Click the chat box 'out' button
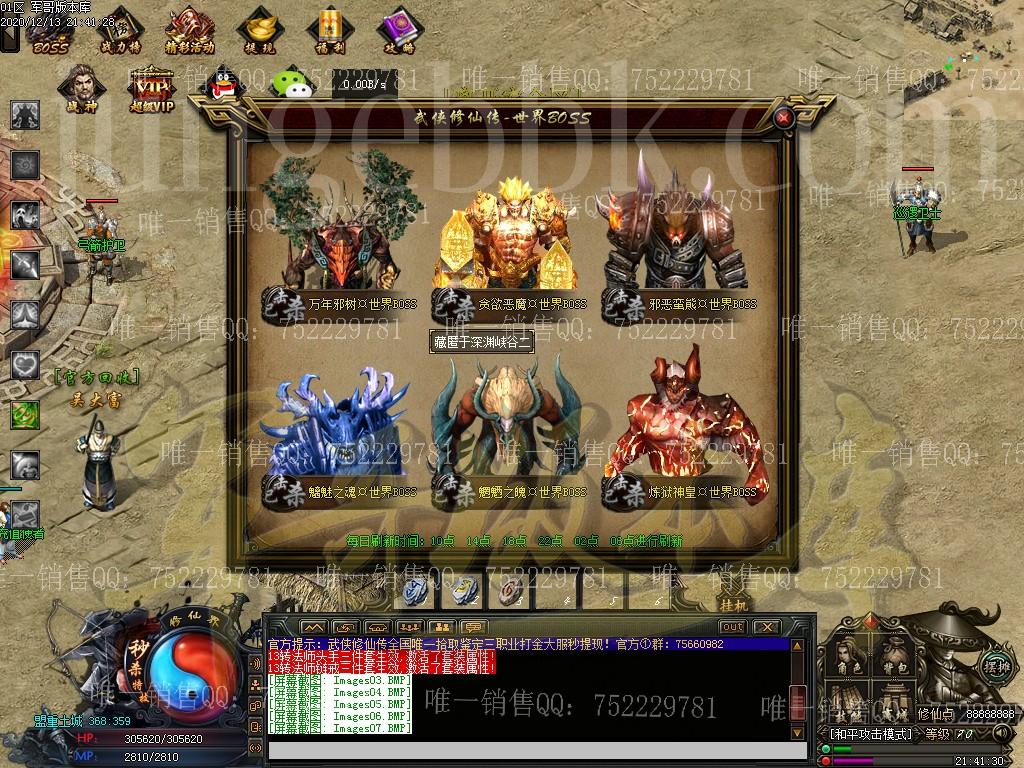Viewport: 1024px width, 768px height. (733, 627)
